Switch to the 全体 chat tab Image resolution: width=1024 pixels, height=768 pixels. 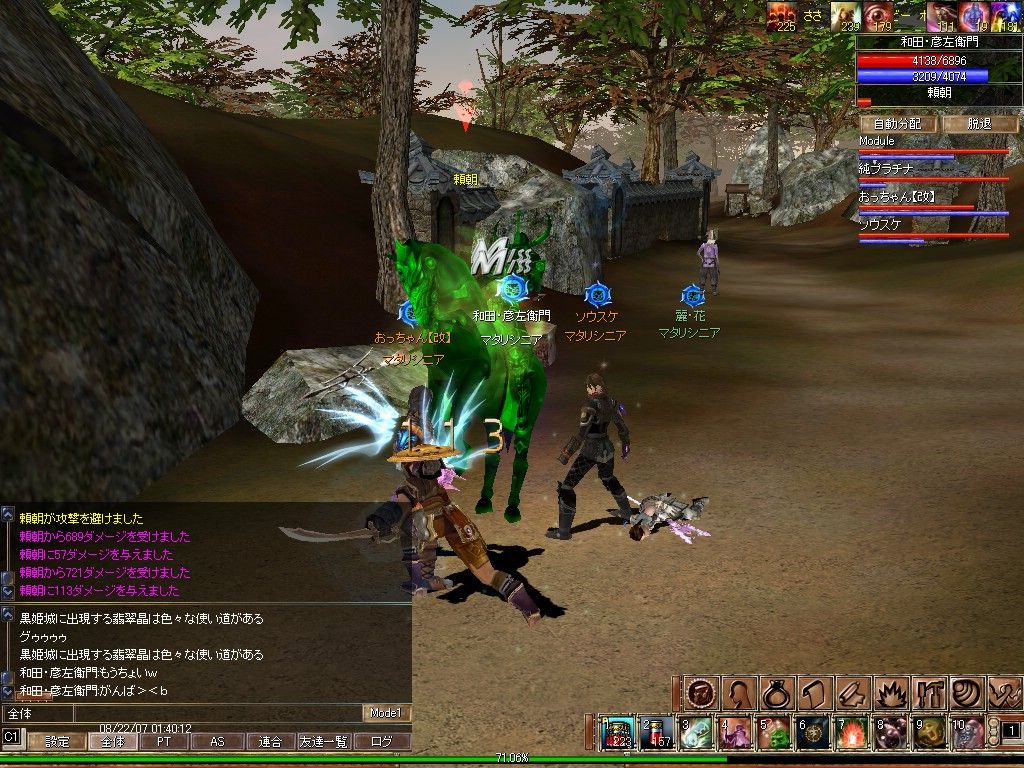112,742
